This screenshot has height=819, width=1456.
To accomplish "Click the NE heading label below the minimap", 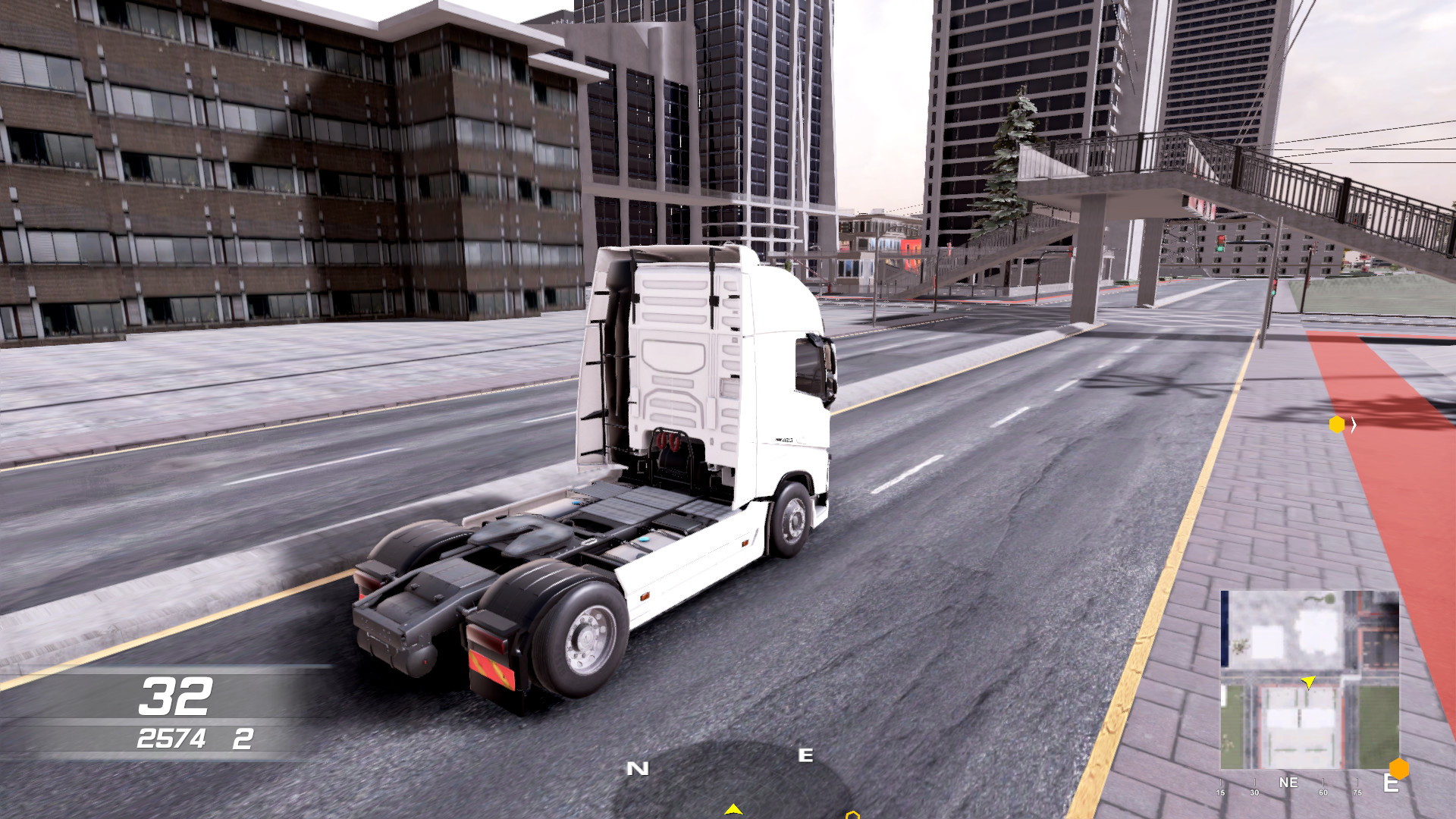I will coord(1289,782).
